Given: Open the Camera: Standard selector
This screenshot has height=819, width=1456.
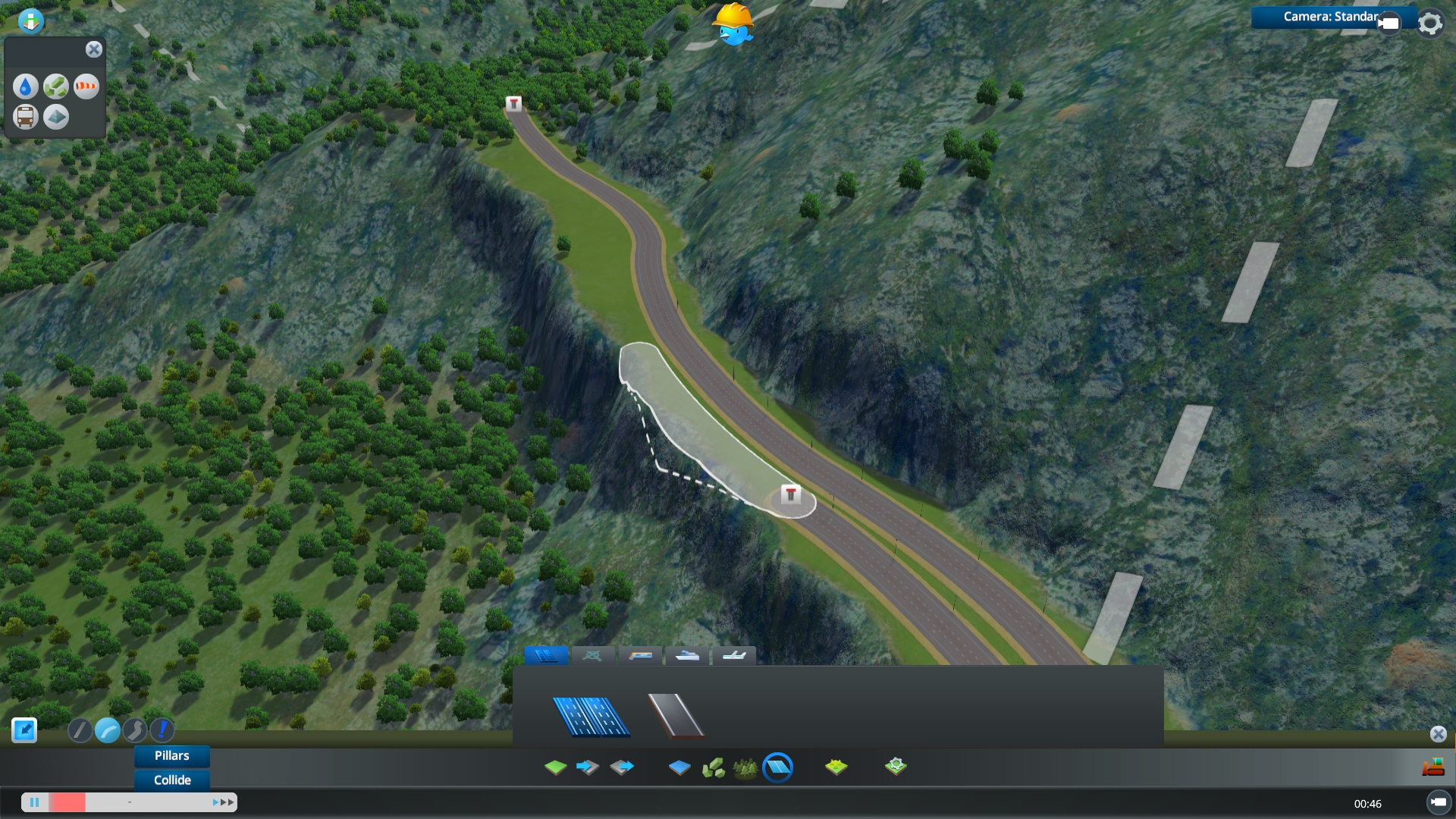Looking at the screenshot, I should 1331,17.
